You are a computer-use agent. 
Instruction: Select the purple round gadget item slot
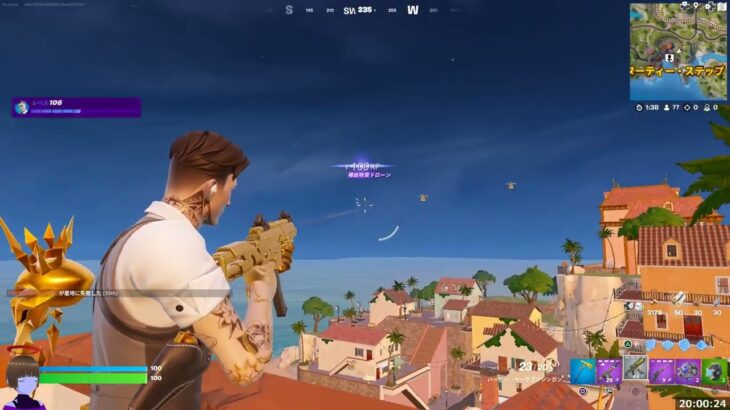coord(687,371)
